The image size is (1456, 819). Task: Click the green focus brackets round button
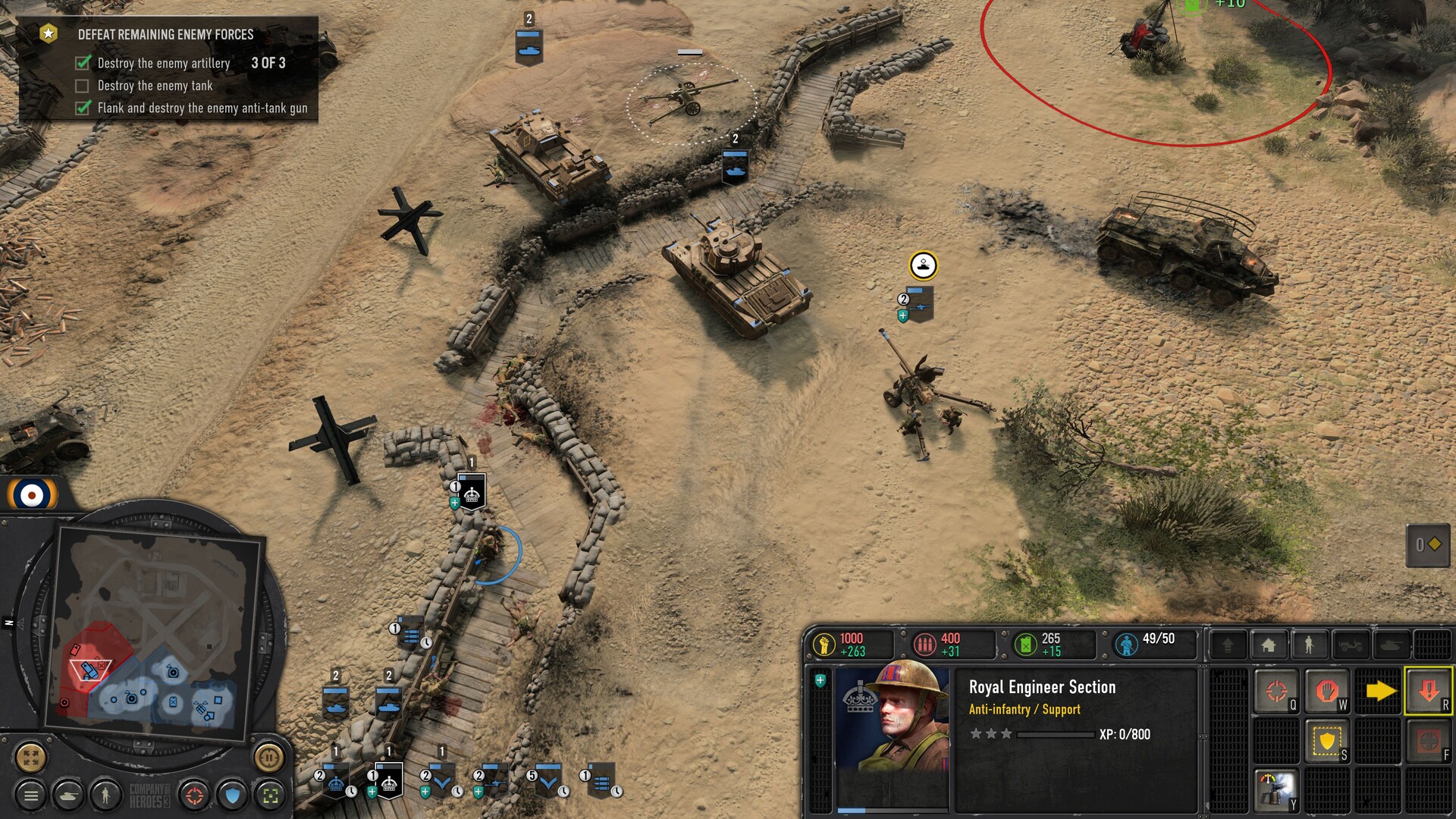click(x=270, y=795)
